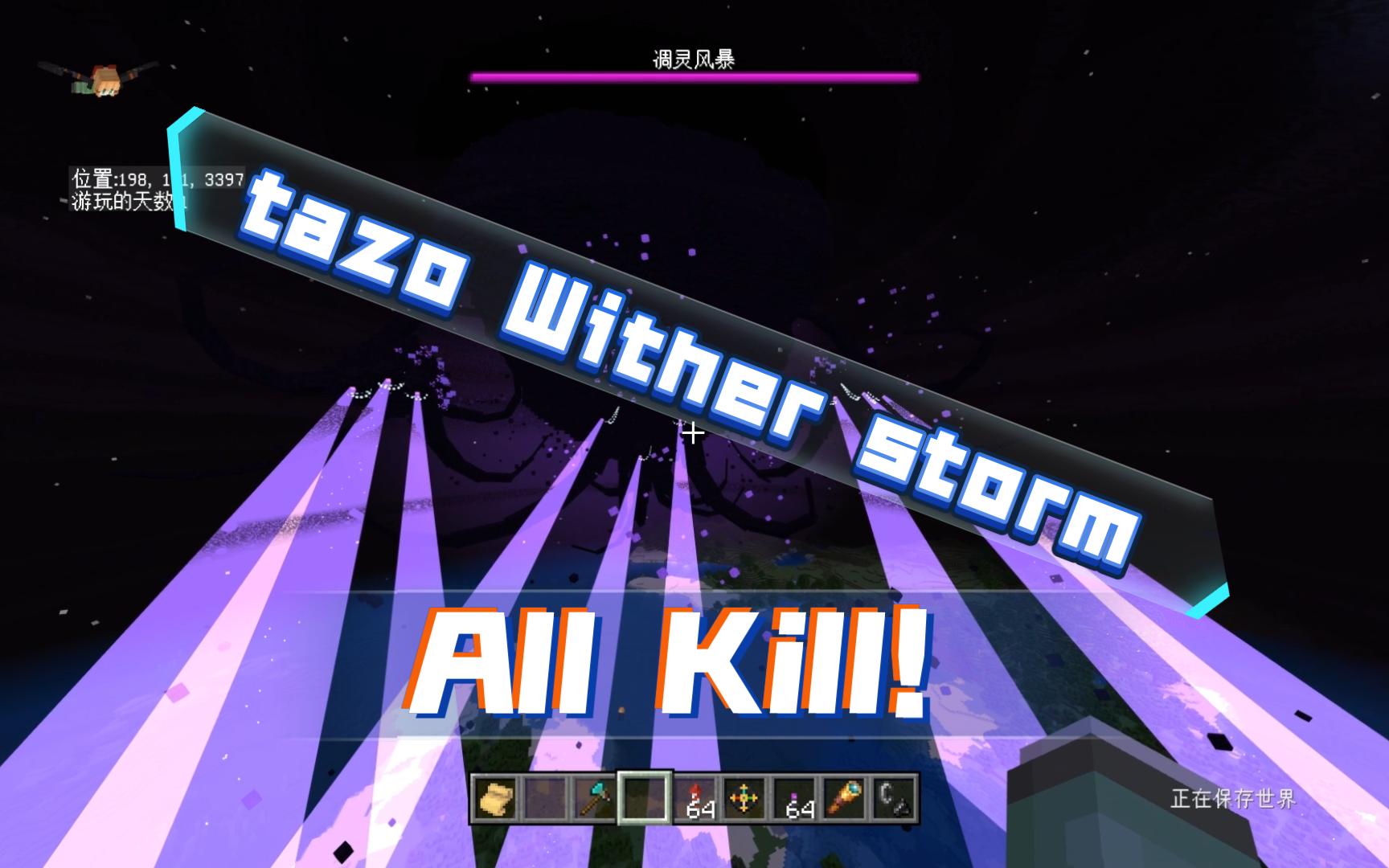The width and height of the screenshot is (1389, 868).
Task: Click the golden spyglass hotbar item
Action: [843, 800]
